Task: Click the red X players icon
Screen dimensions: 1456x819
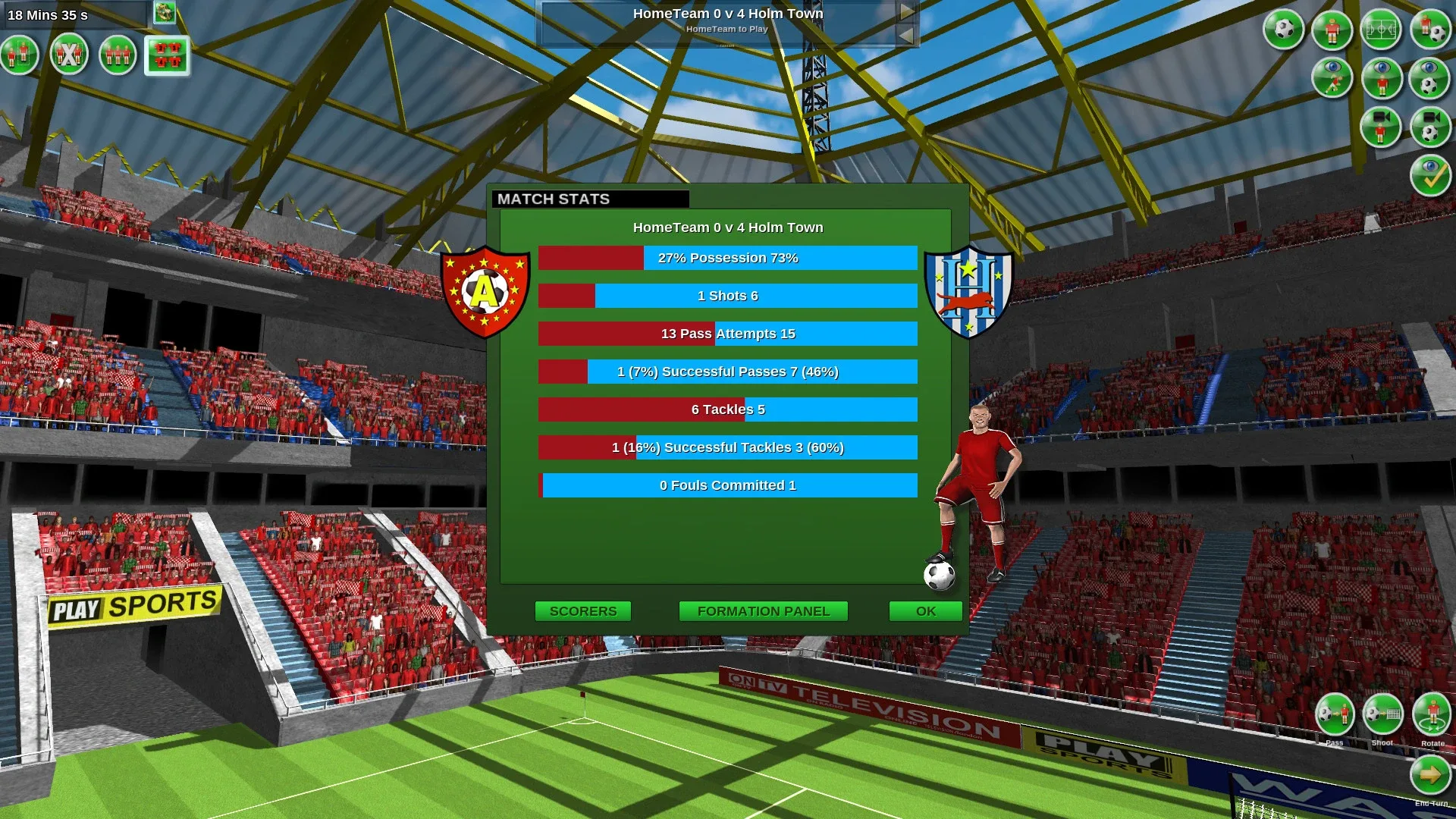Action: coord(69,55)
